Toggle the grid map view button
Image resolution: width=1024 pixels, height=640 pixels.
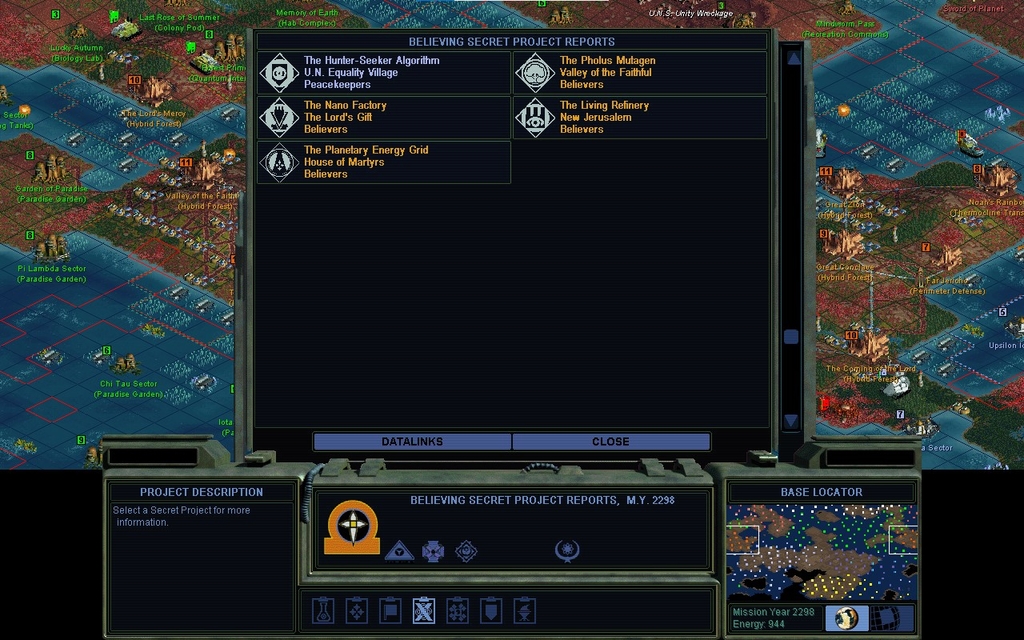884,617
